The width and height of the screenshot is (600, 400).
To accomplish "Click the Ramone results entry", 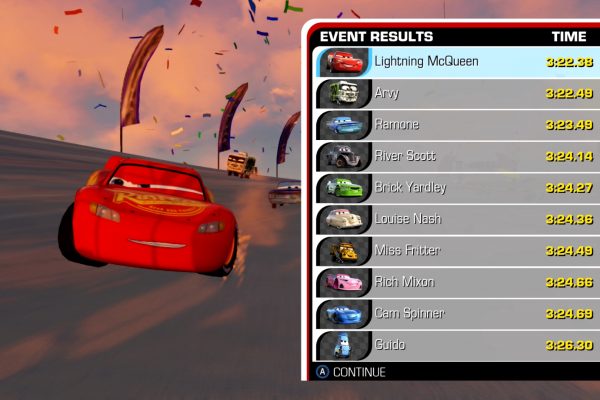I will point(457,125).
